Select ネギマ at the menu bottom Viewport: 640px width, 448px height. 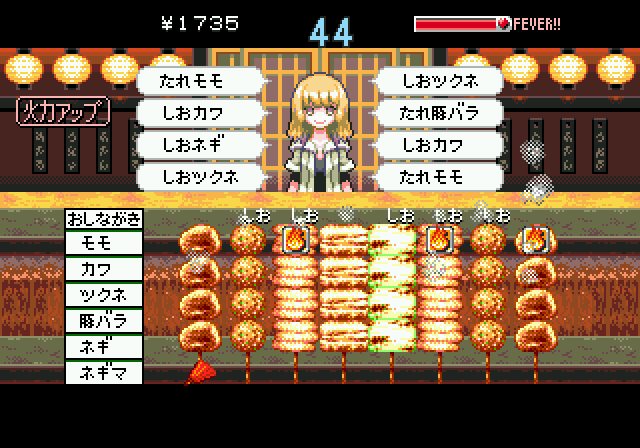pyautogui.click(x=104, y=373)
